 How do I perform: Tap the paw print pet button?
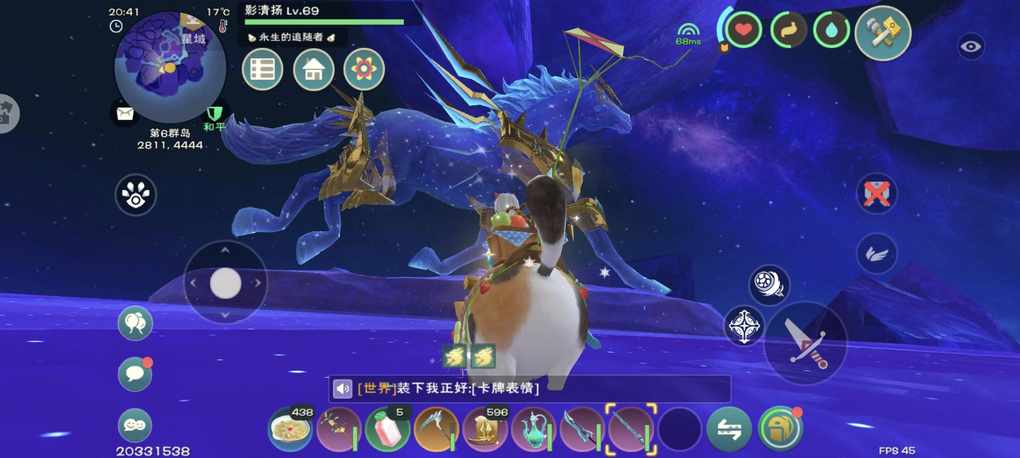136,195
